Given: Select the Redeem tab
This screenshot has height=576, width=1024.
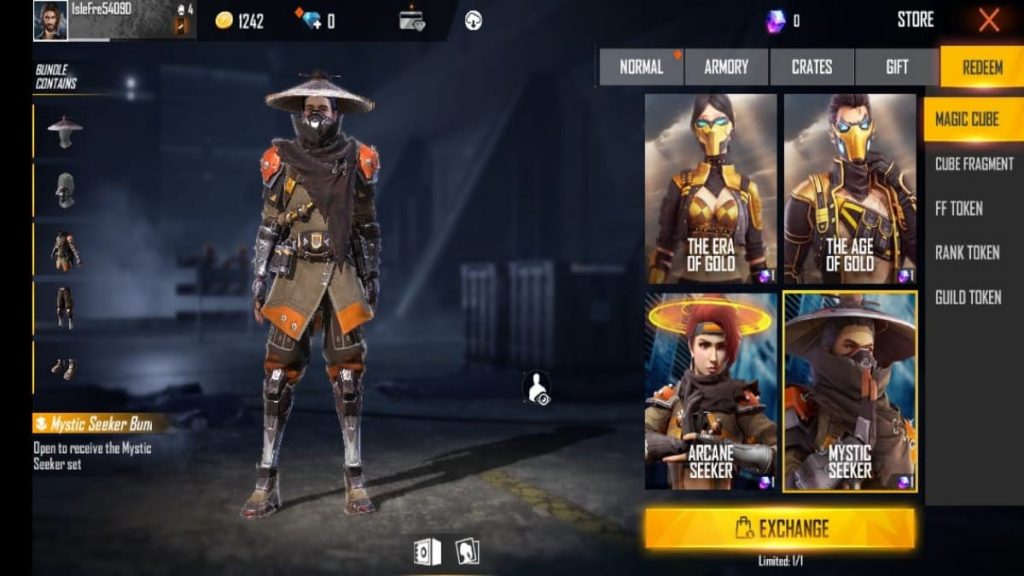Looking at the screenshot, I should click(x=981, y=67).
